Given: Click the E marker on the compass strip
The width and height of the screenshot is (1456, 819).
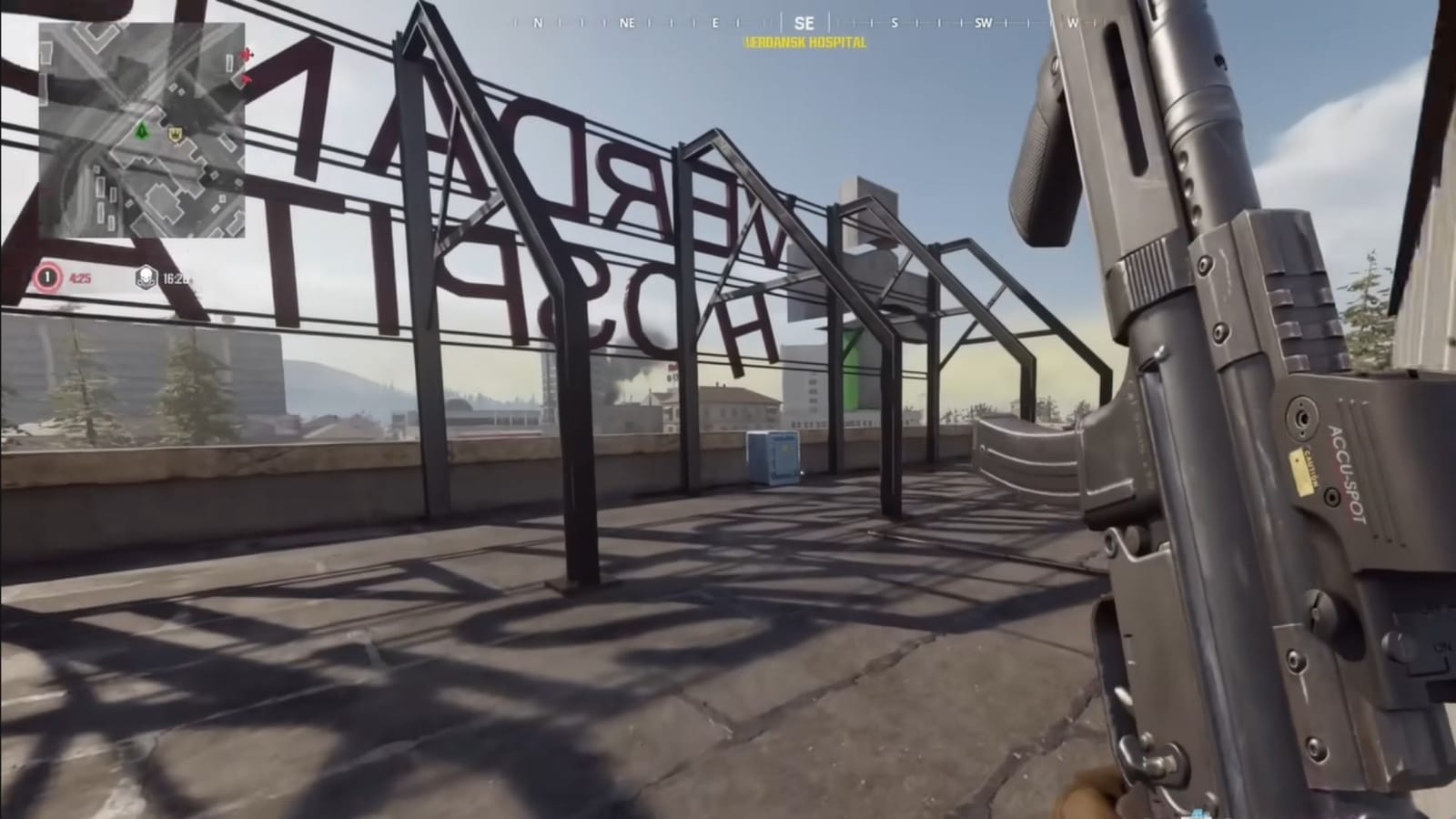Looking at the screenshot, I should (714, 24).
